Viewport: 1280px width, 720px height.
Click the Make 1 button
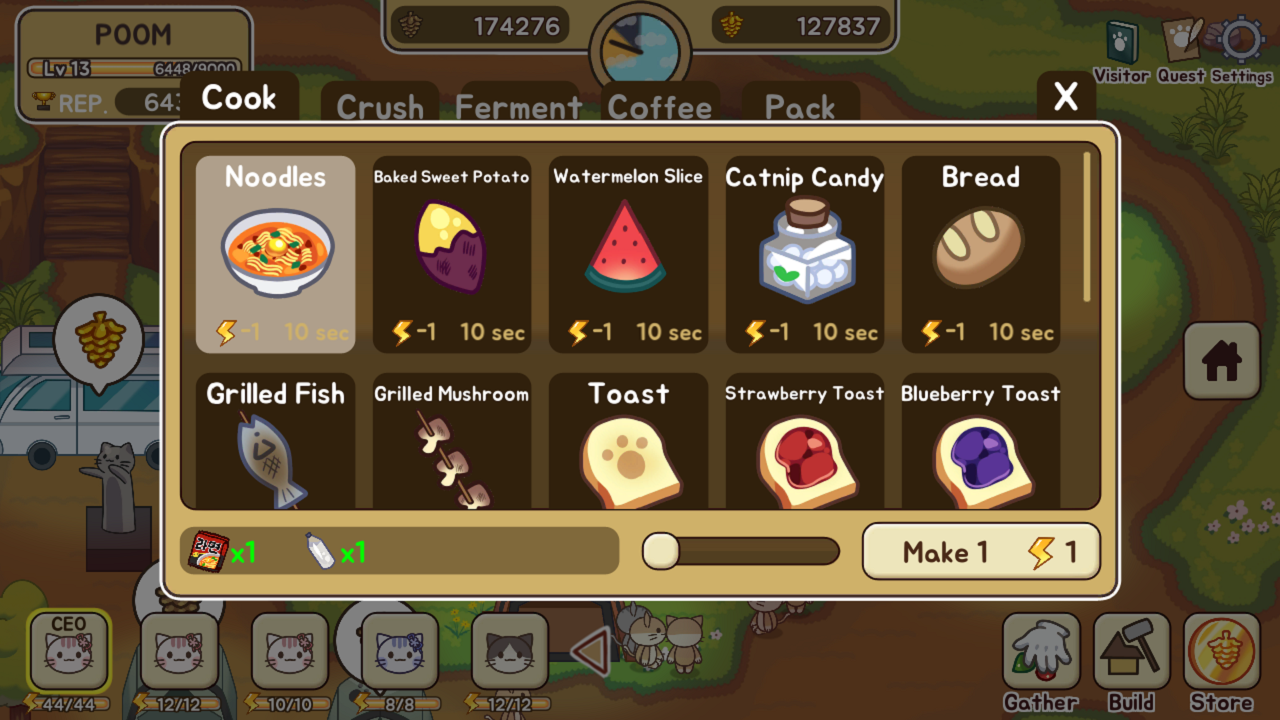click(981, 552)
